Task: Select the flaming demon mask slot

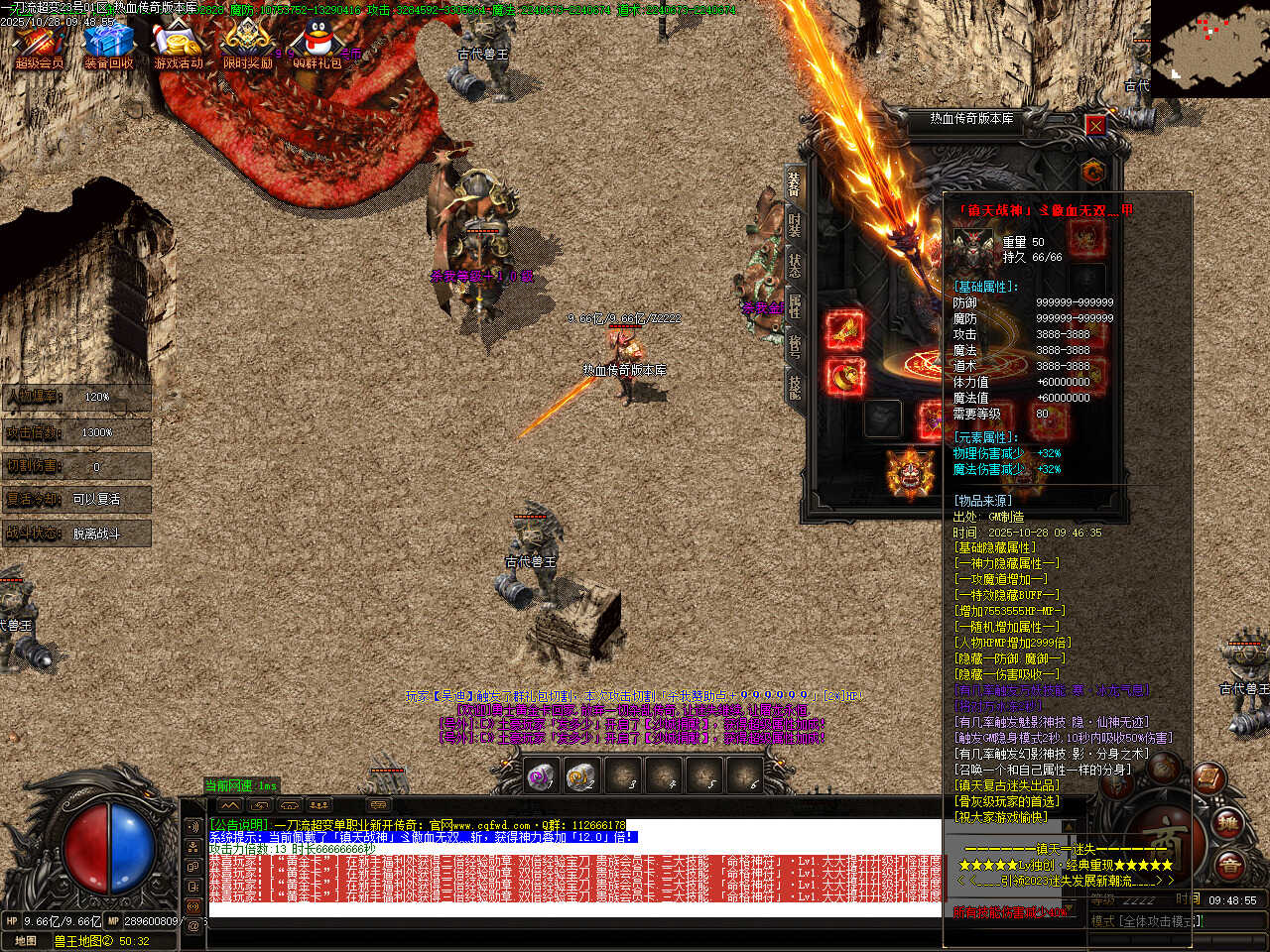Action: (x=910, y=473)
